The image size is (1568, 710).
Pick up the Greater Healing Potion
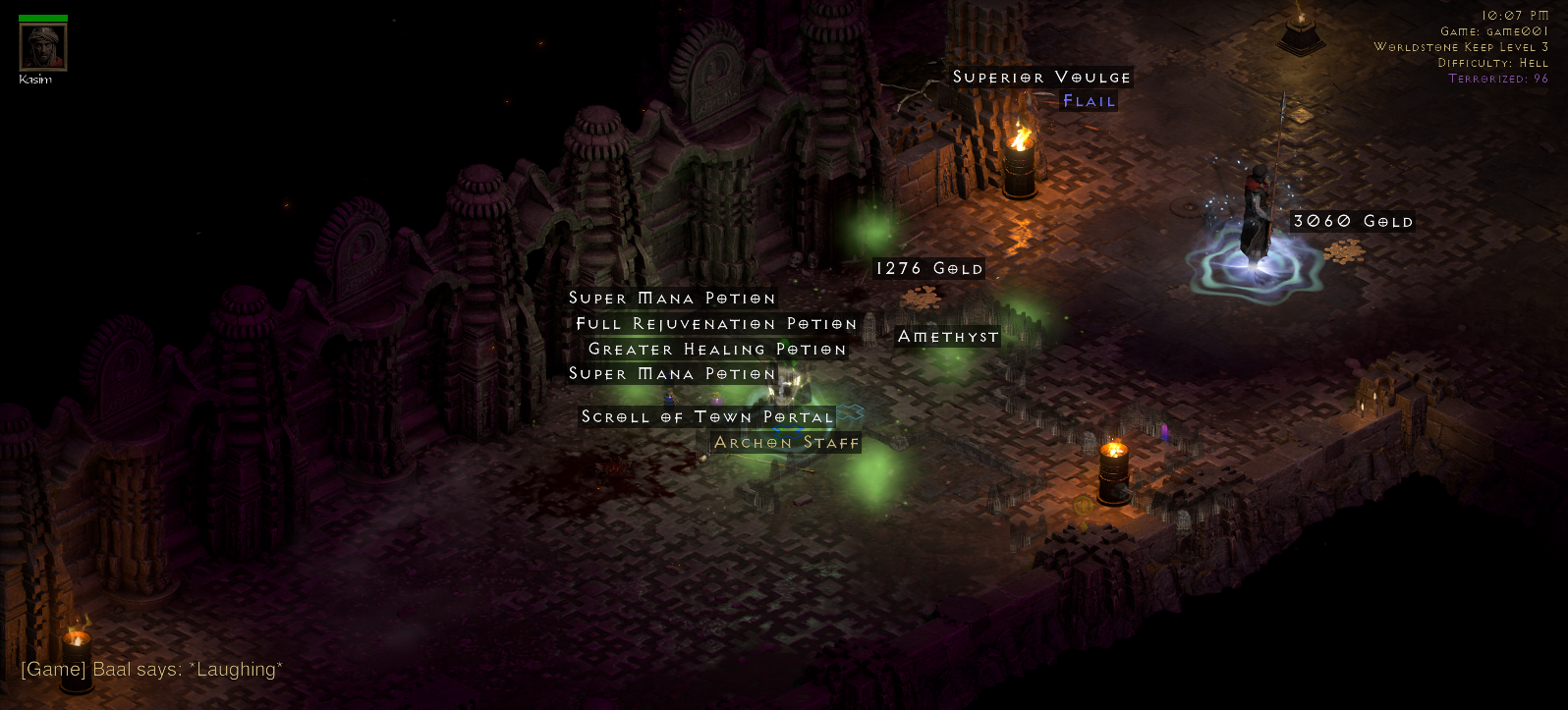tap(716, 349)
